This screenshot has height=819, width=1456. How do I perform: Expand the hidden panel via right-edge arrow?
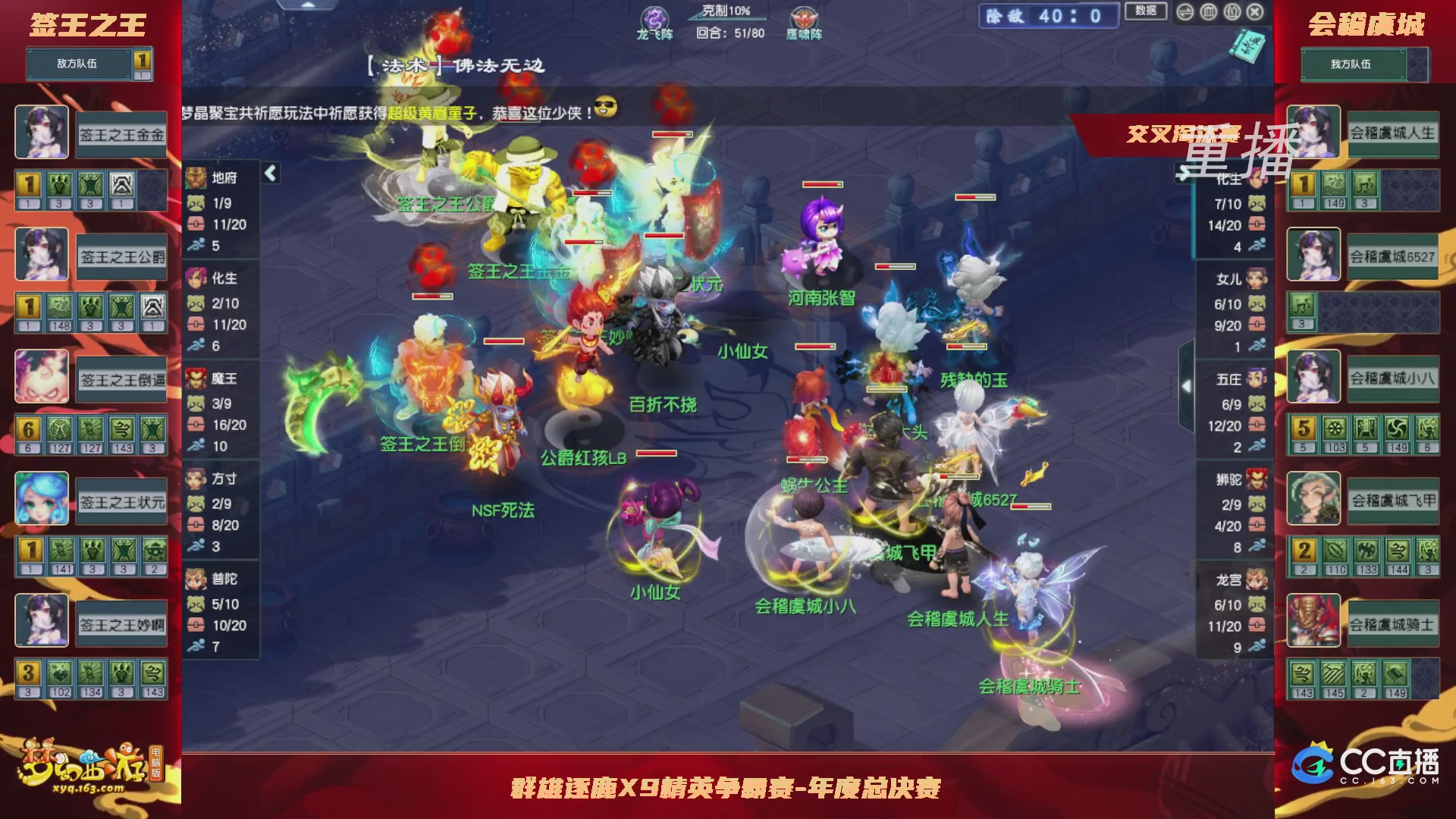click(1188, 385)
